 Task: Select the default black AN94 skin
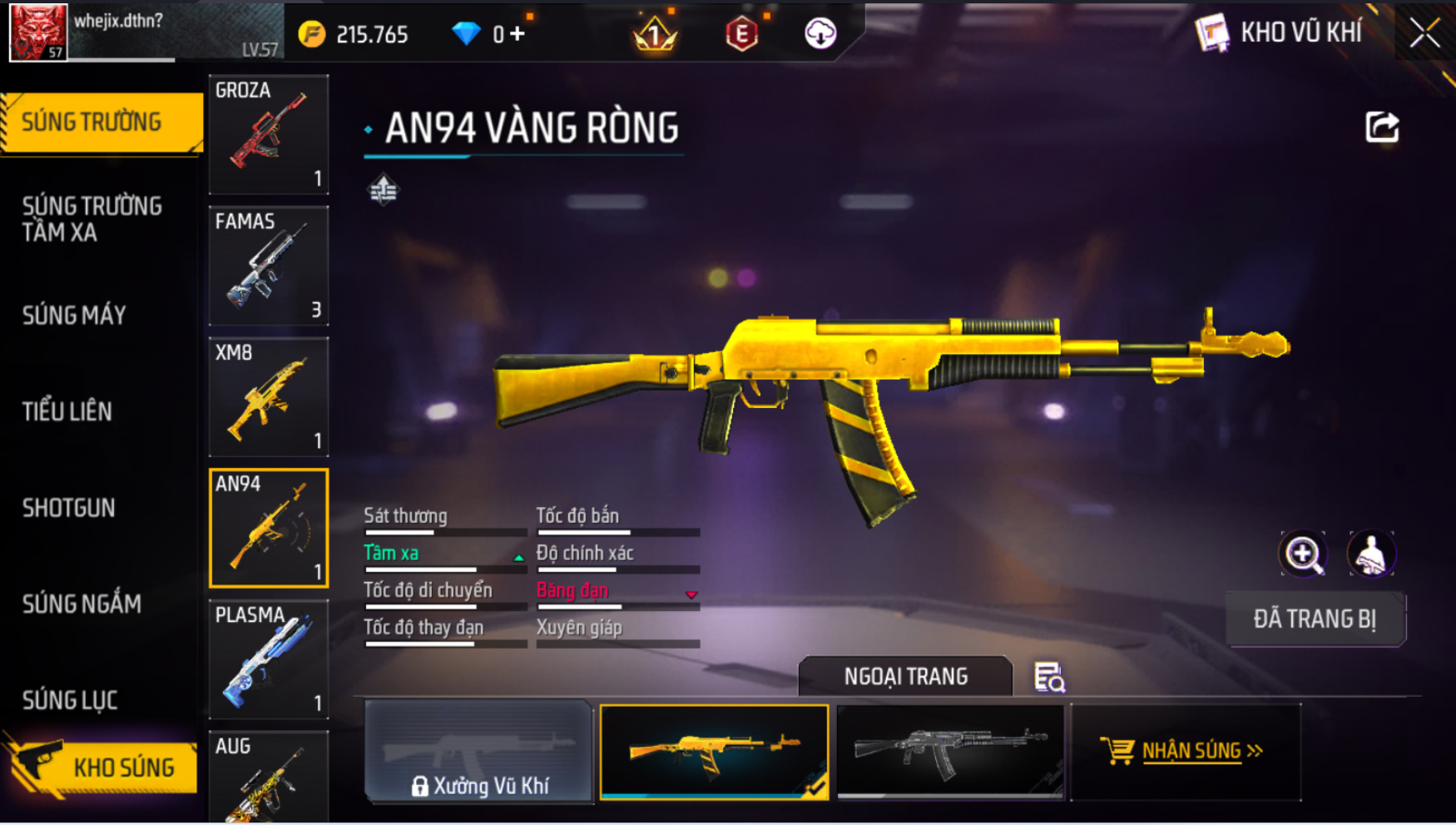click(950, 751)
